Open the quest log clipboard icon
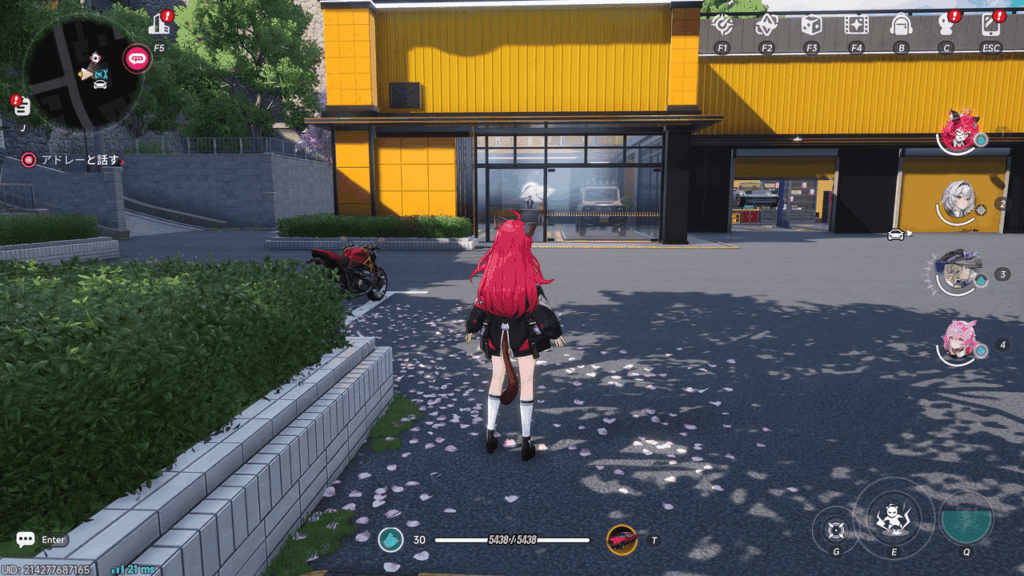Image resolution: width=1024 pixels, height=576 pixels. [22, 106]
